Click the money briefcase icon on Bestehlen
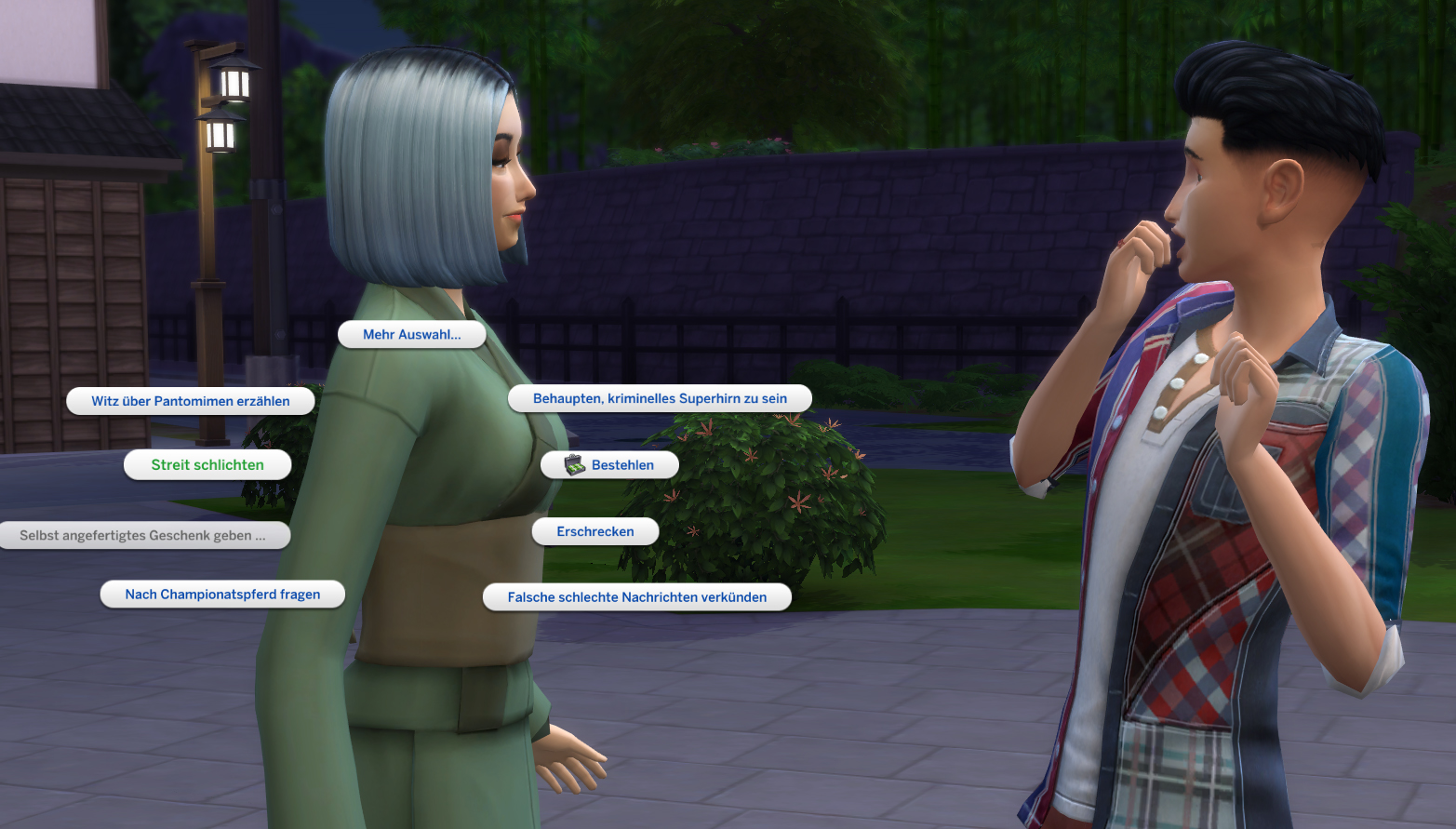Screen dimensions: 1456x829 (x=573, y=464)
